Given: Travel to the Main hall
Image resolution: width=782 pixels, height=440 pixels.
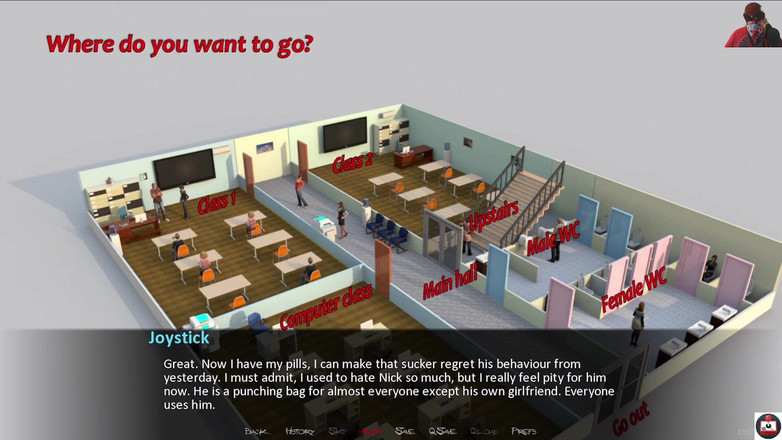Looking at the screenshot, I should tap(450, 282).
